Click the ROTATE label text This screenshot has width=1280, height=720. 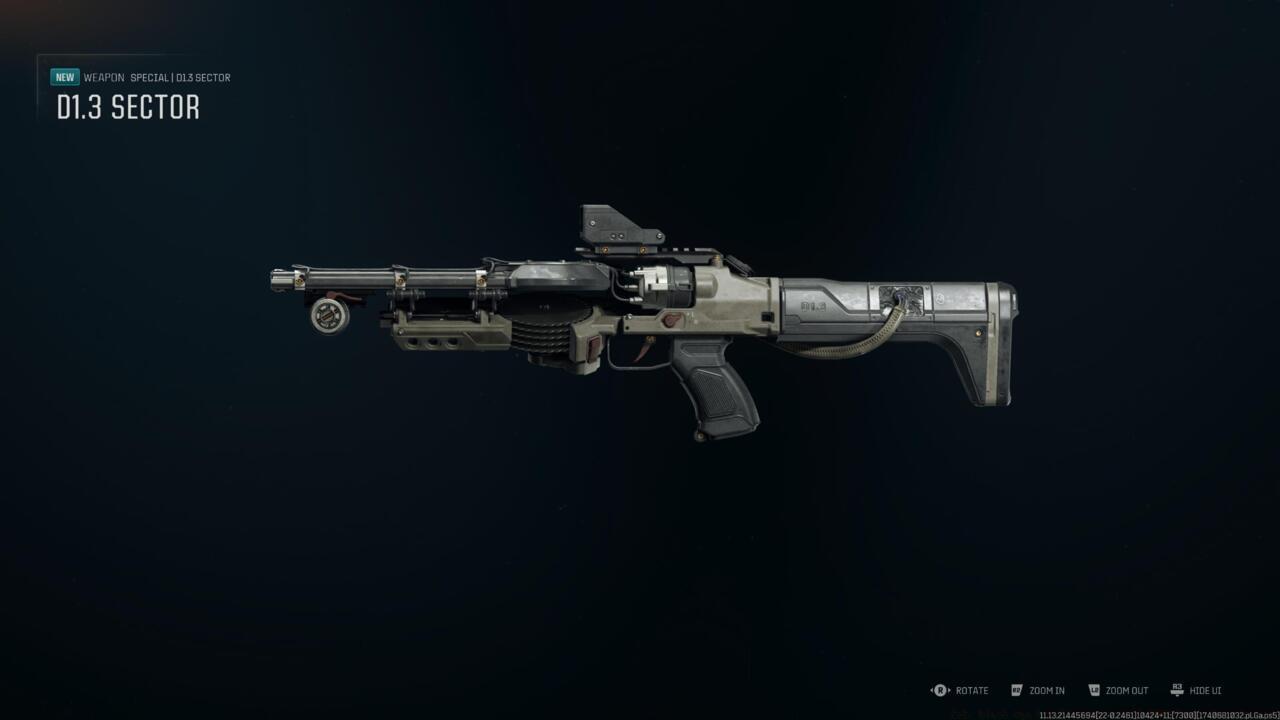click(971, 690)
